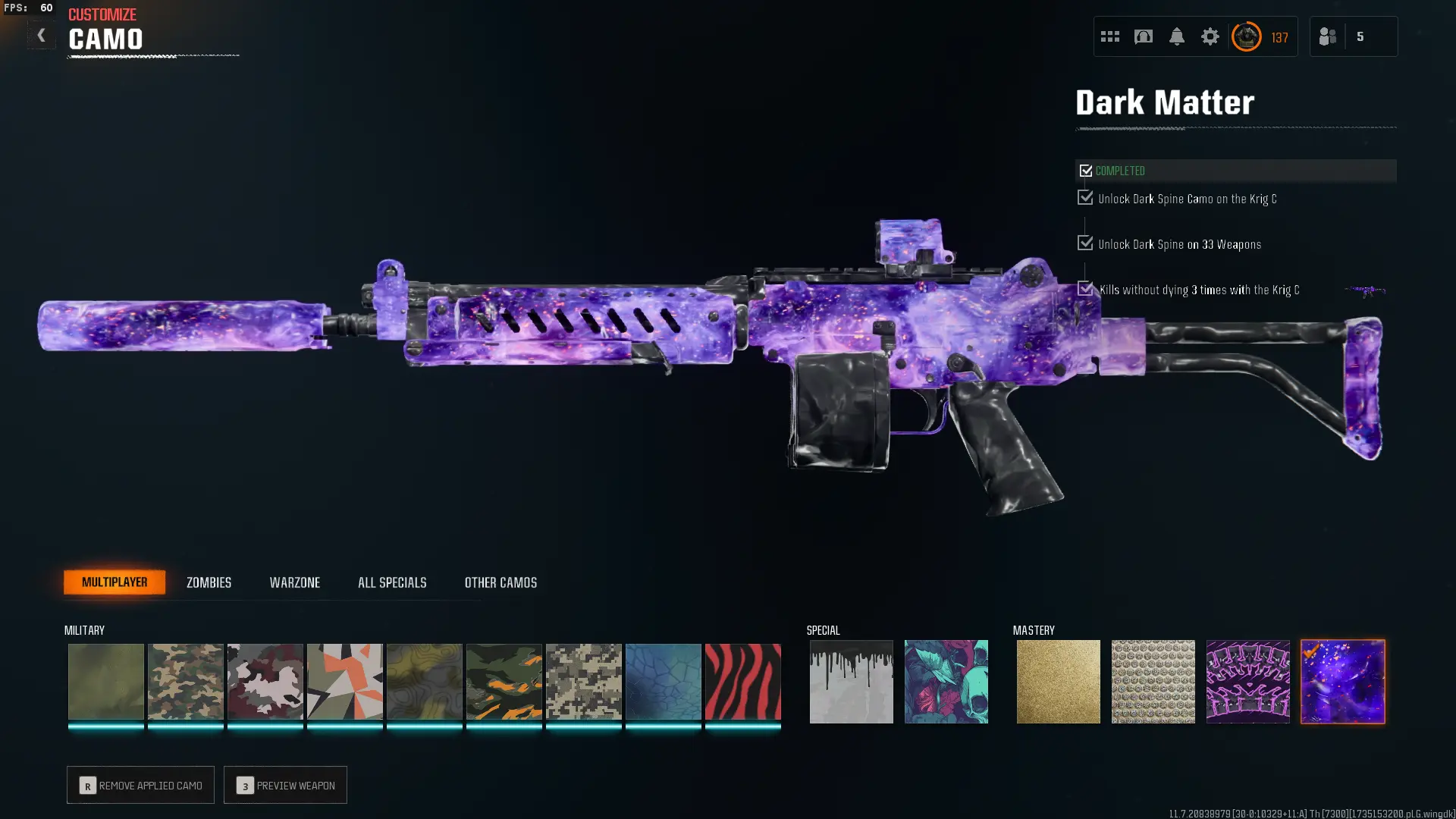The height and width of the screenshot is (819, 1456).
Task: Switch to the Zombies camo tab
Action: [x=209, y=582]
